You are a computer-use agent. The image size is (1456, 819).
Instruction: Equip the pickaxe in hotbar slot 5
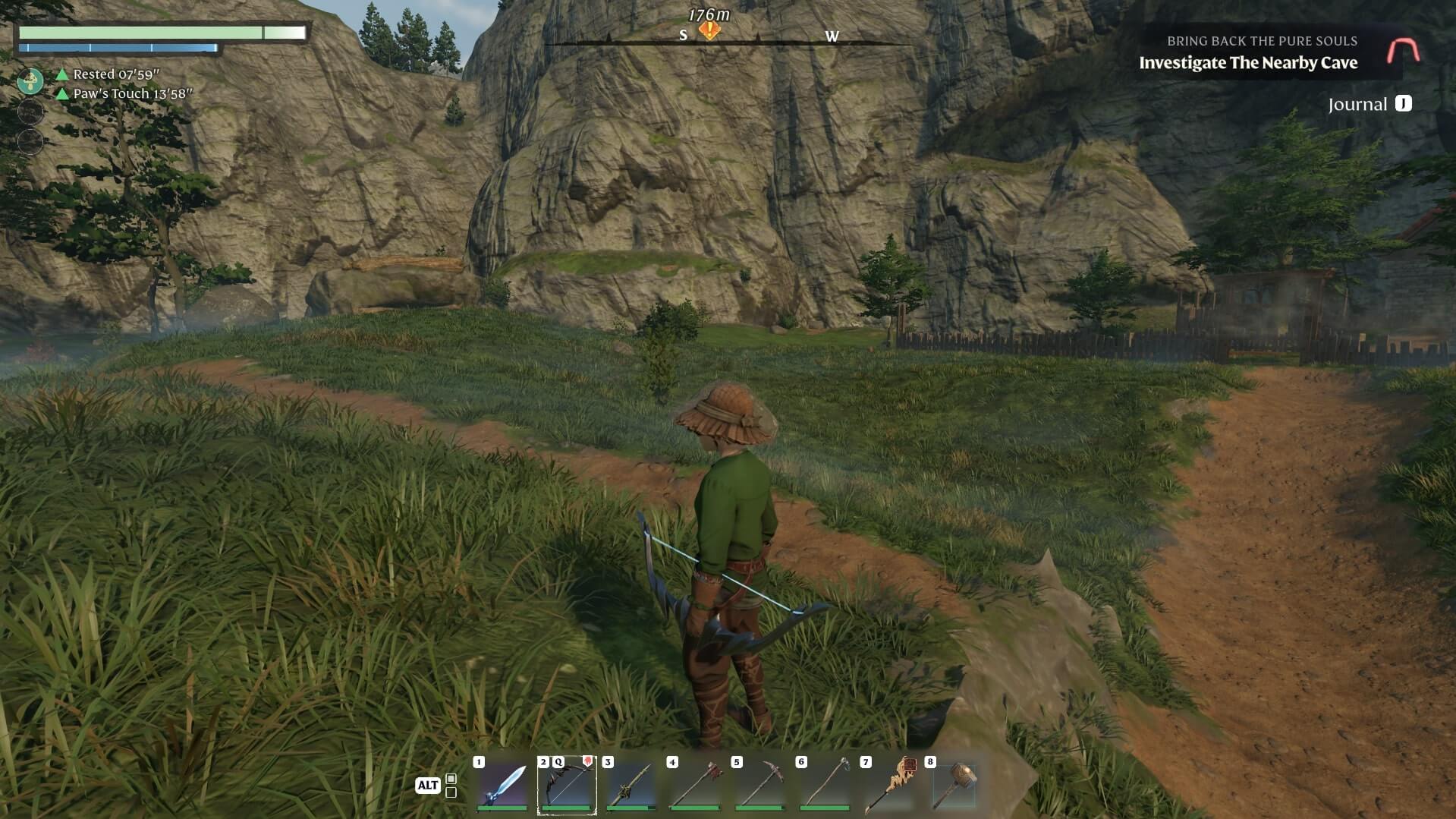[760, 785]
